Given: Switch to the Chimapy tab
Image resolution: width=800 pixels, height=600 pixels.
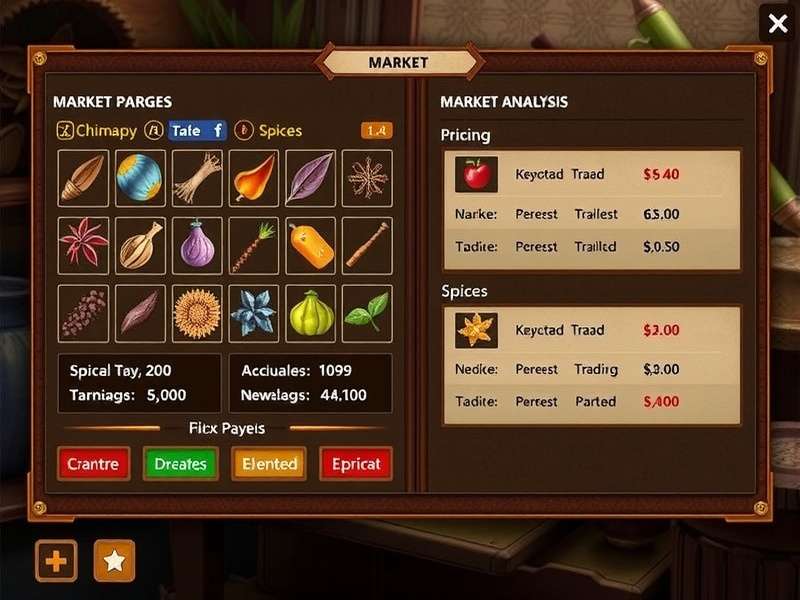Looking at the screenshot, I should pyautogui.click(x=97, y=130).
